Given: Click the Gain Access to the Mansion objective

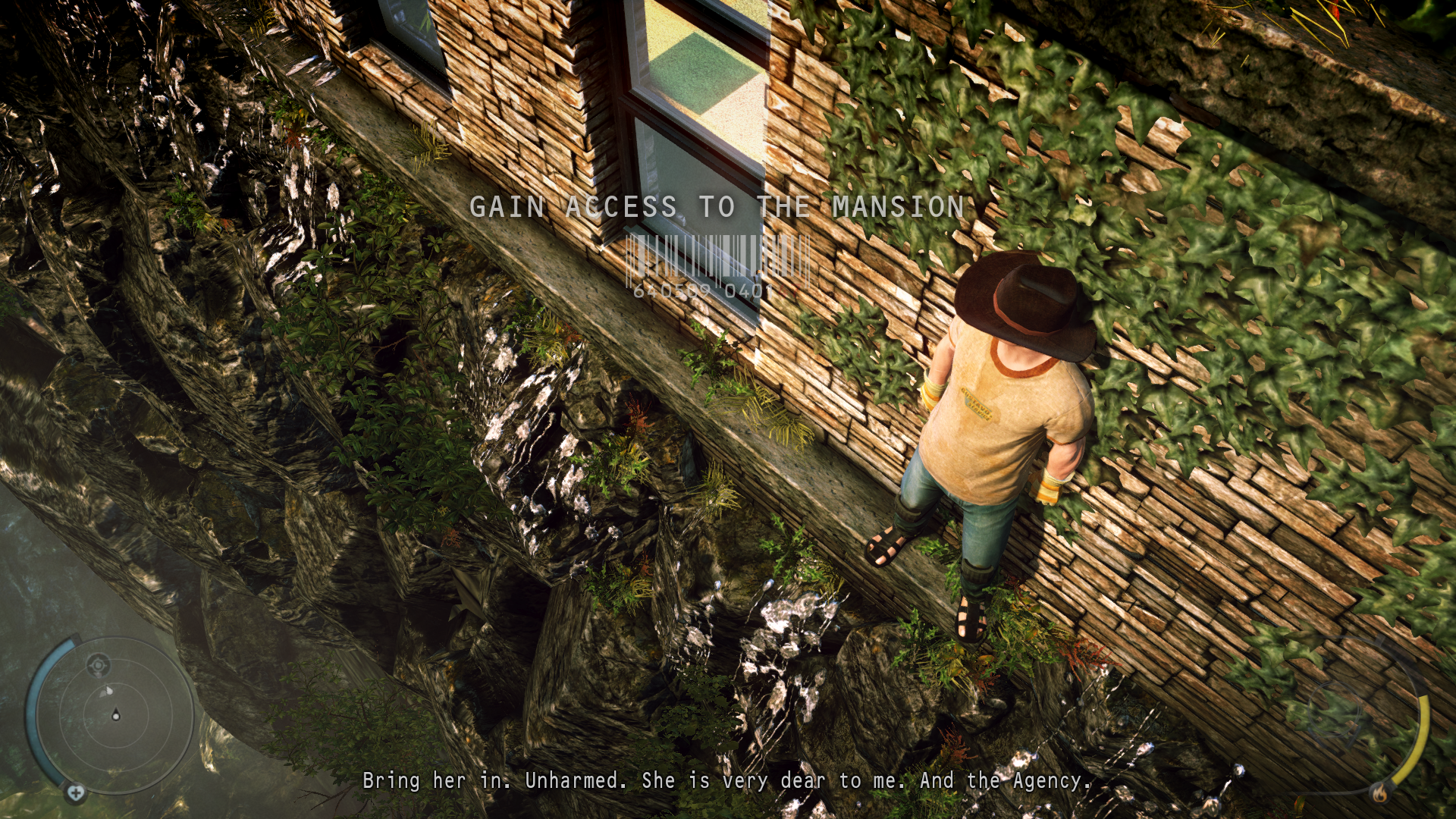Looking at the screenshot, I should [716, 207].
